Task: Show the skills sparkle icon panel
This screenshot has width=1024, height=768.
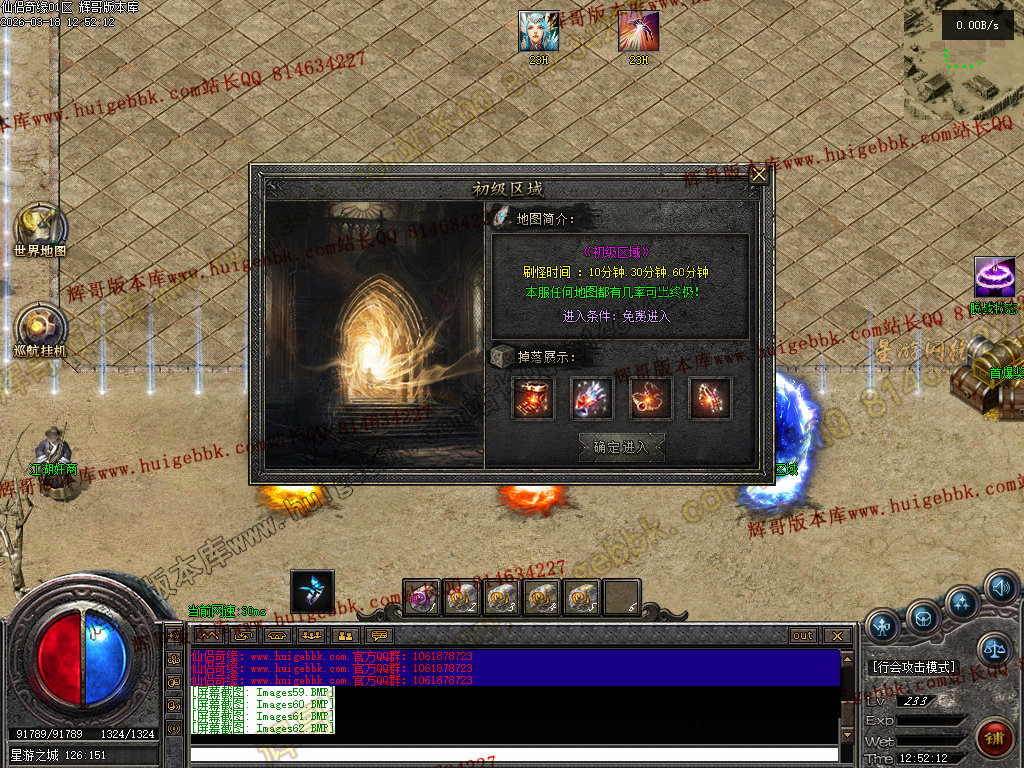Action: tap(963, 603)
